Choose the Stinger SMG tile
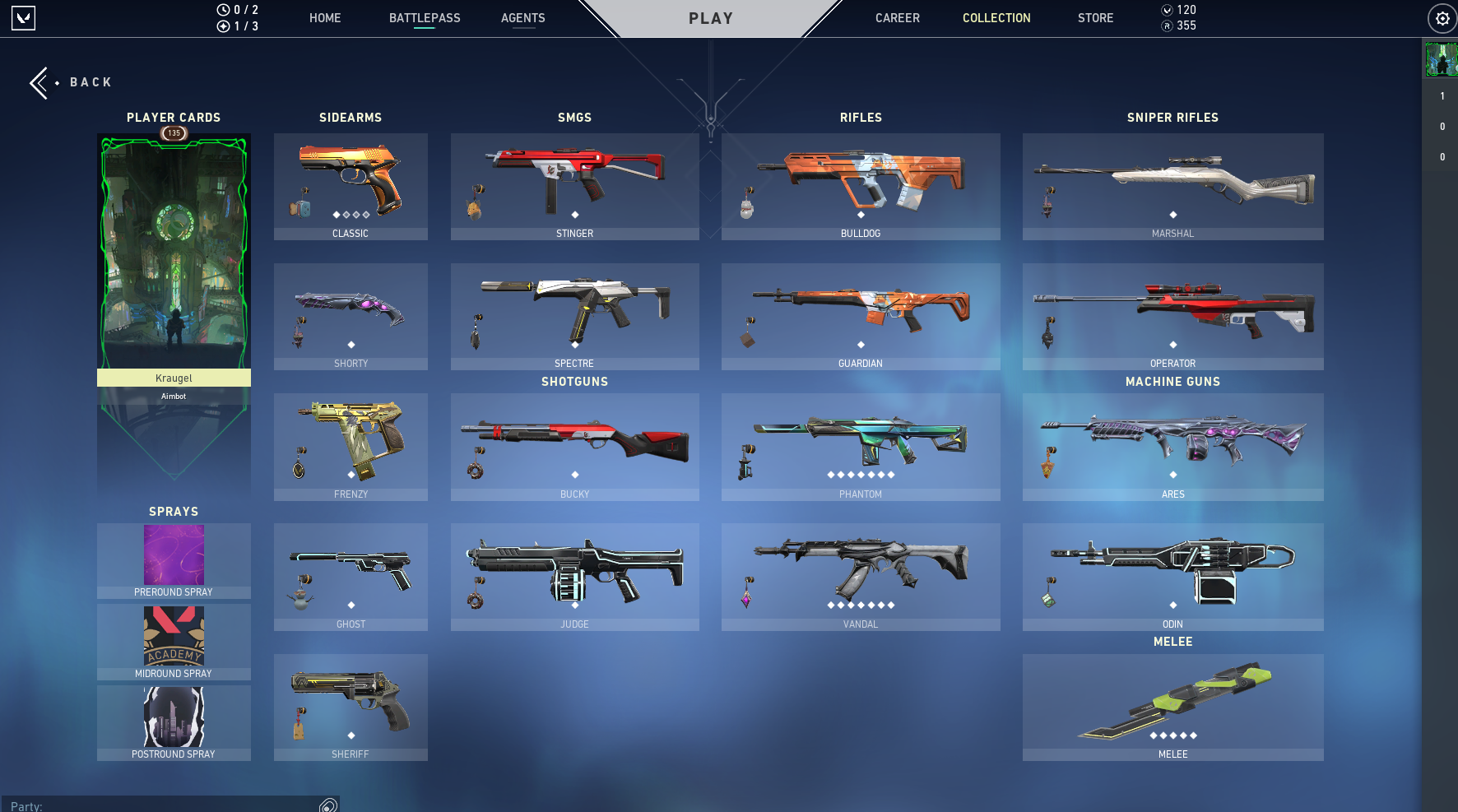This screenshot has height=812, width=1458. pos(574,187)
